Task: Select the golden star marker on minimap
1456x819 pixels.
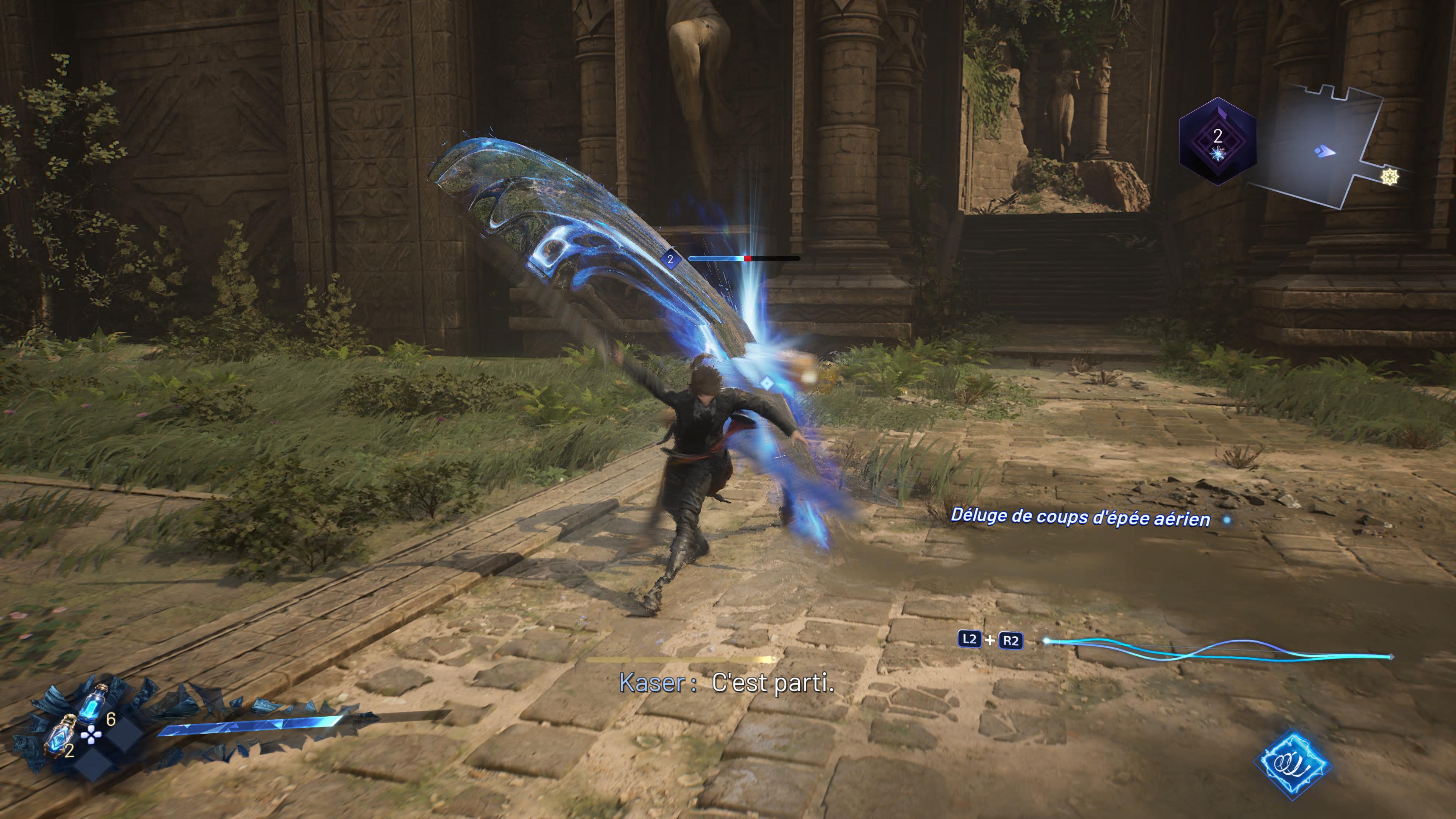Action: pos(1390,177)
